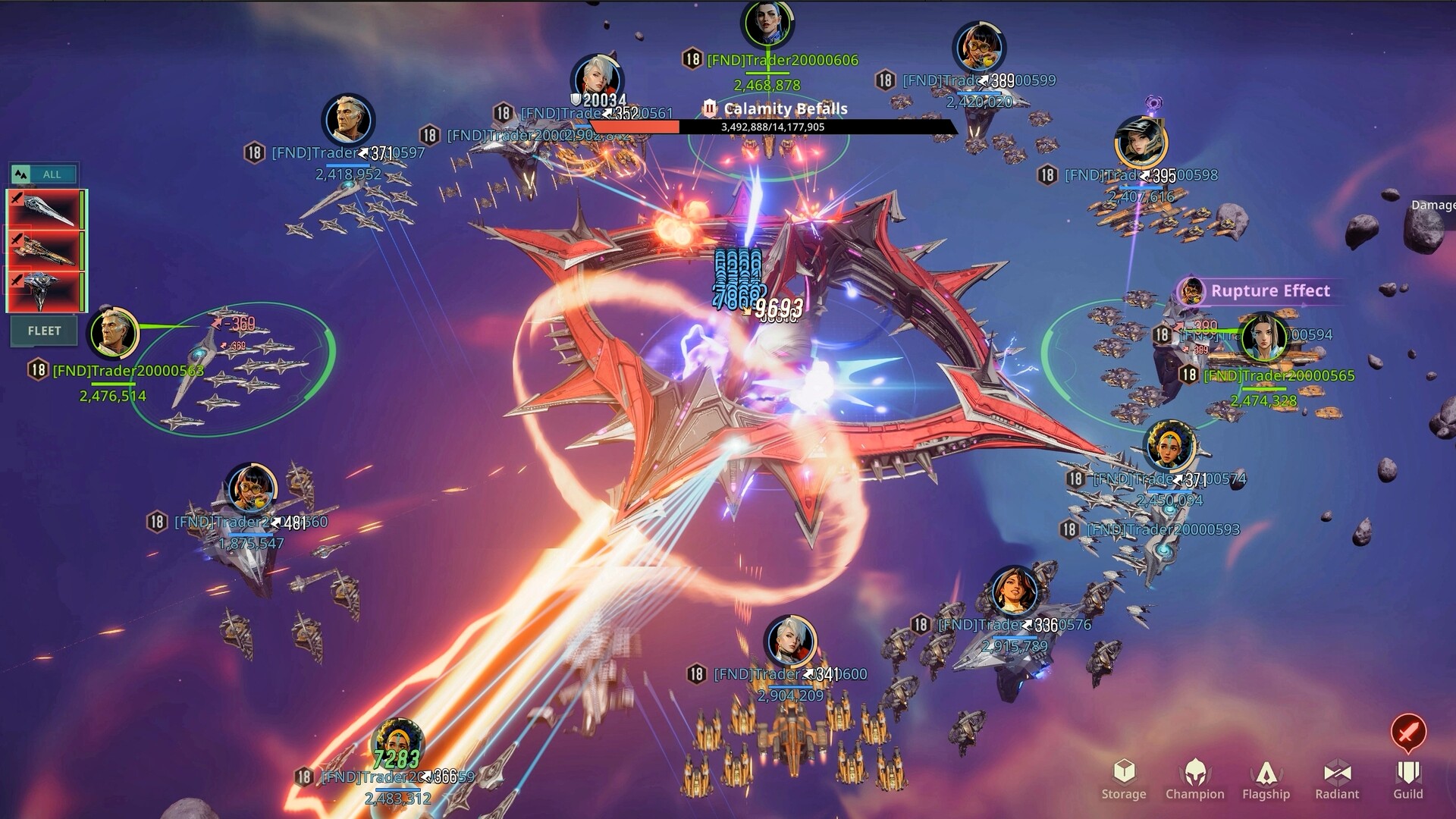The height and width of the screenshot is (819, 1456).
Task: Select Trader20000565's commander portrait
Action: point(1263,337)
